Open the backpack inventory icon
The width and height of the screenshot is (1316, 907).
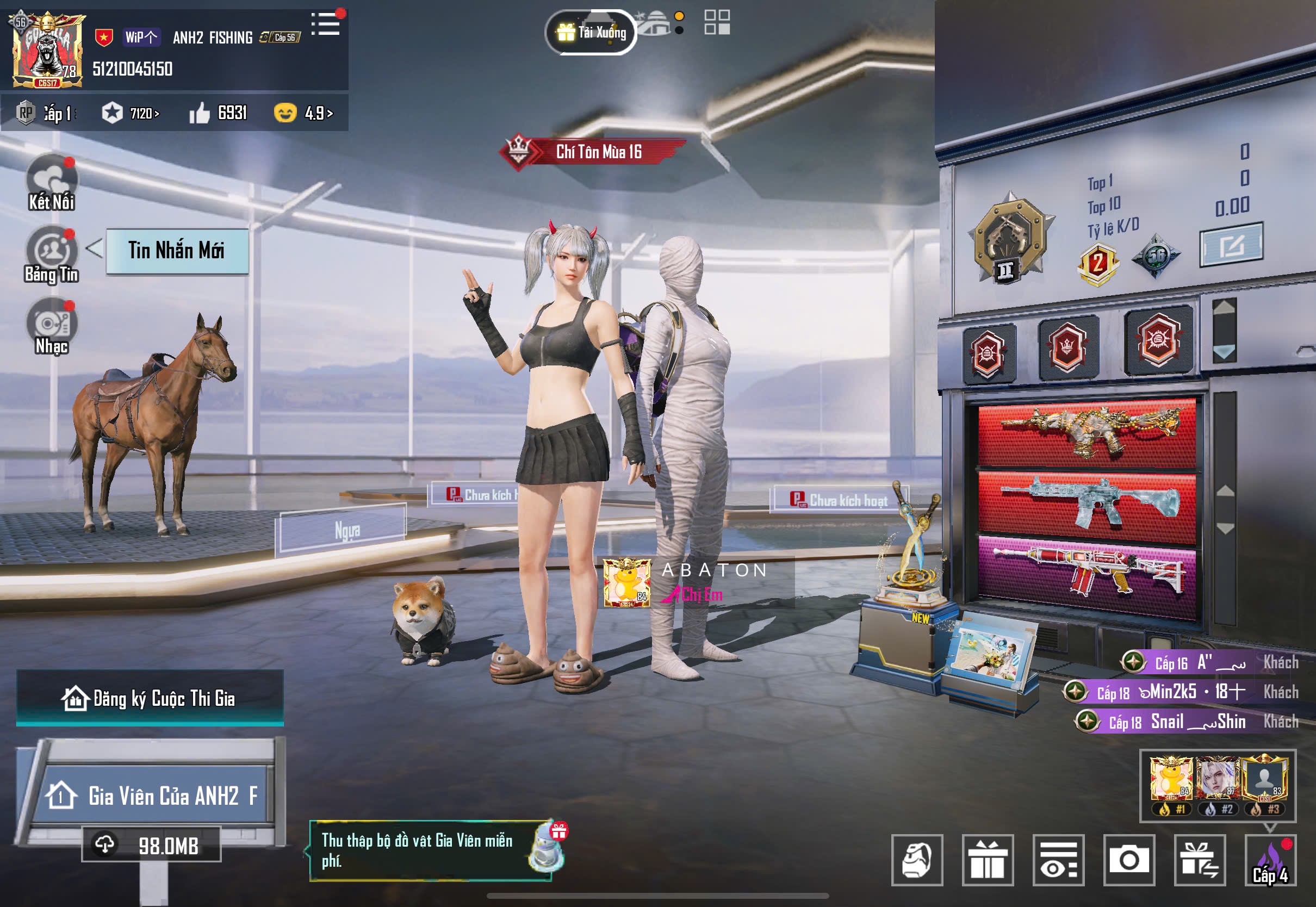tap(916, 860)
